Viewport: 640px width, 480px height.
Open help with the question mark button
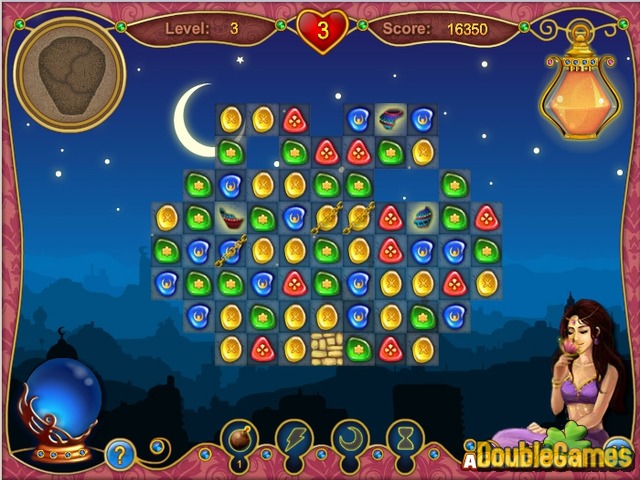coord(119,455)
